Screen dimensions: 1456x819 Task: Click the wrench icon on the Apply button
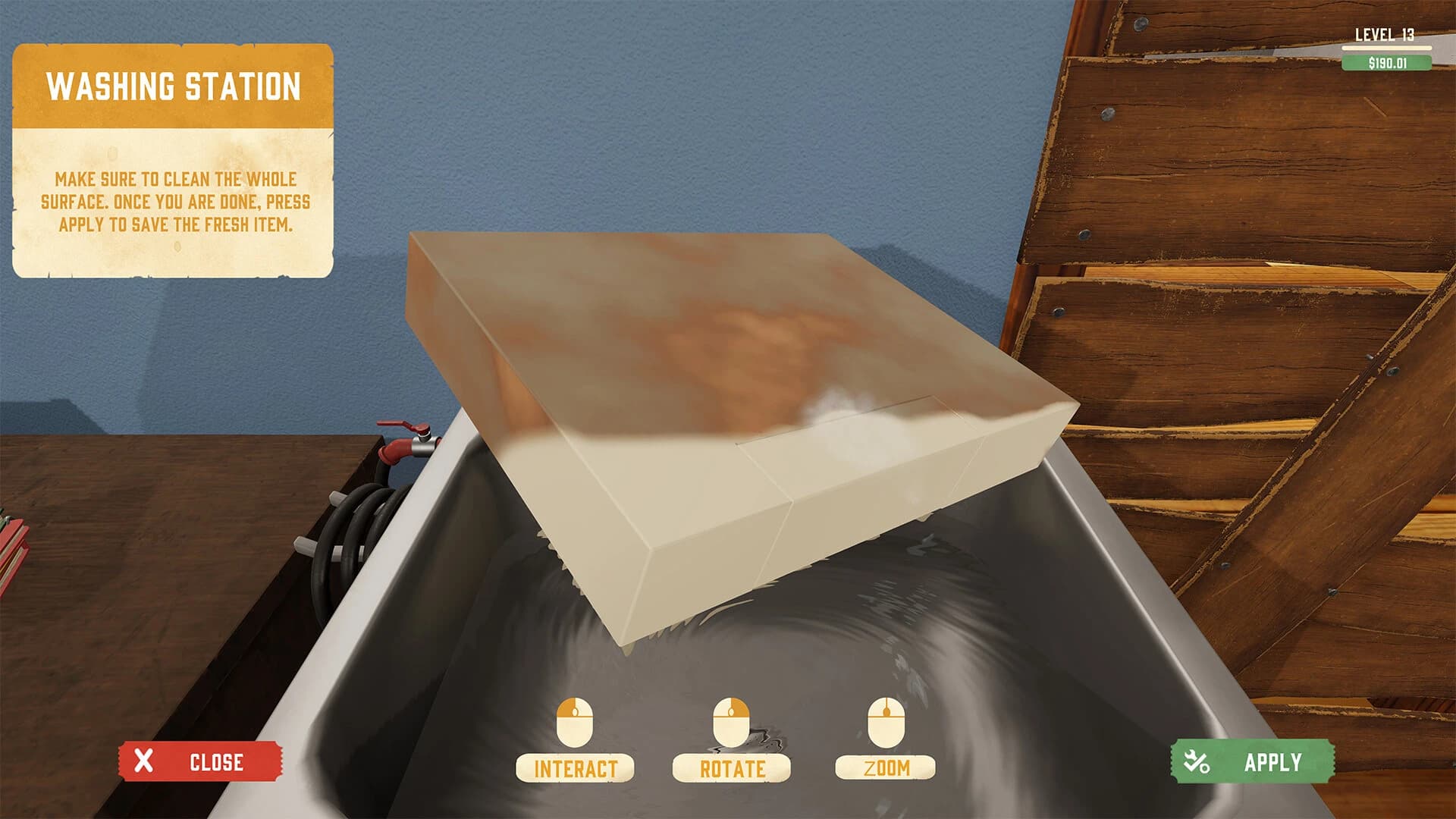click(1197, 761)
